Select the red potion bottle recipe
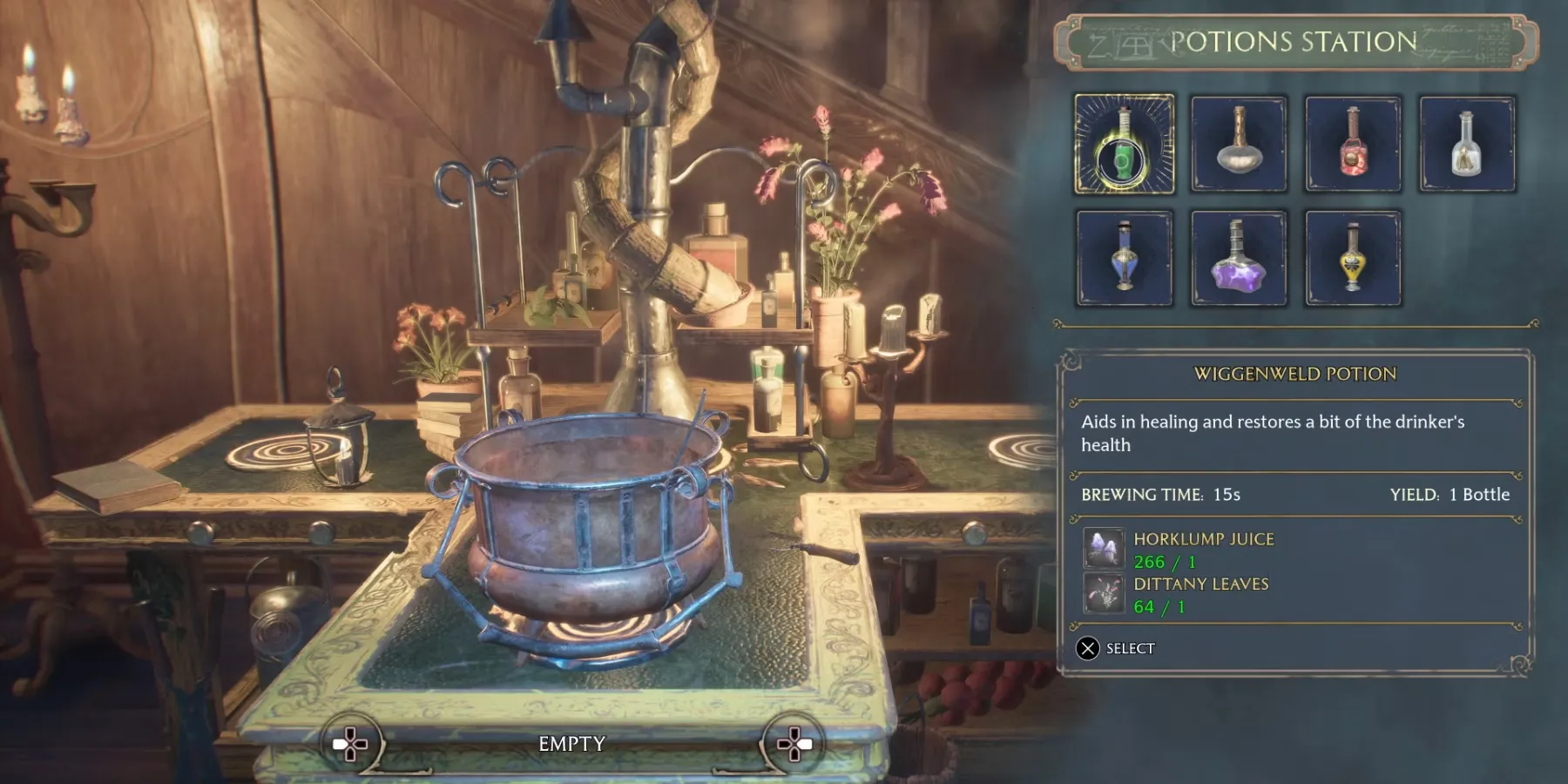 (x=1353, y=144)
